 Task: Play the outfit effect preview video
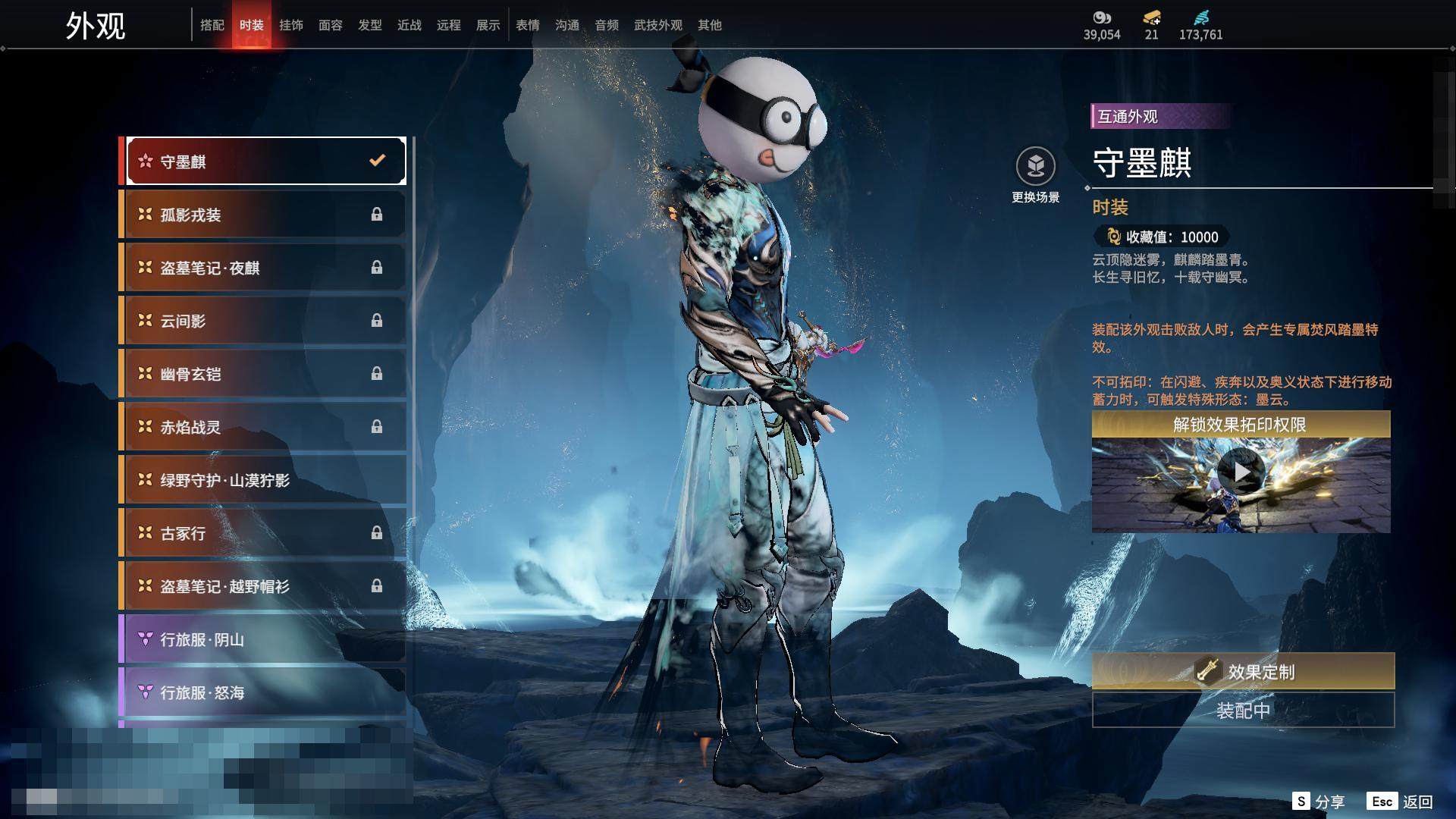coord(1241,472)
